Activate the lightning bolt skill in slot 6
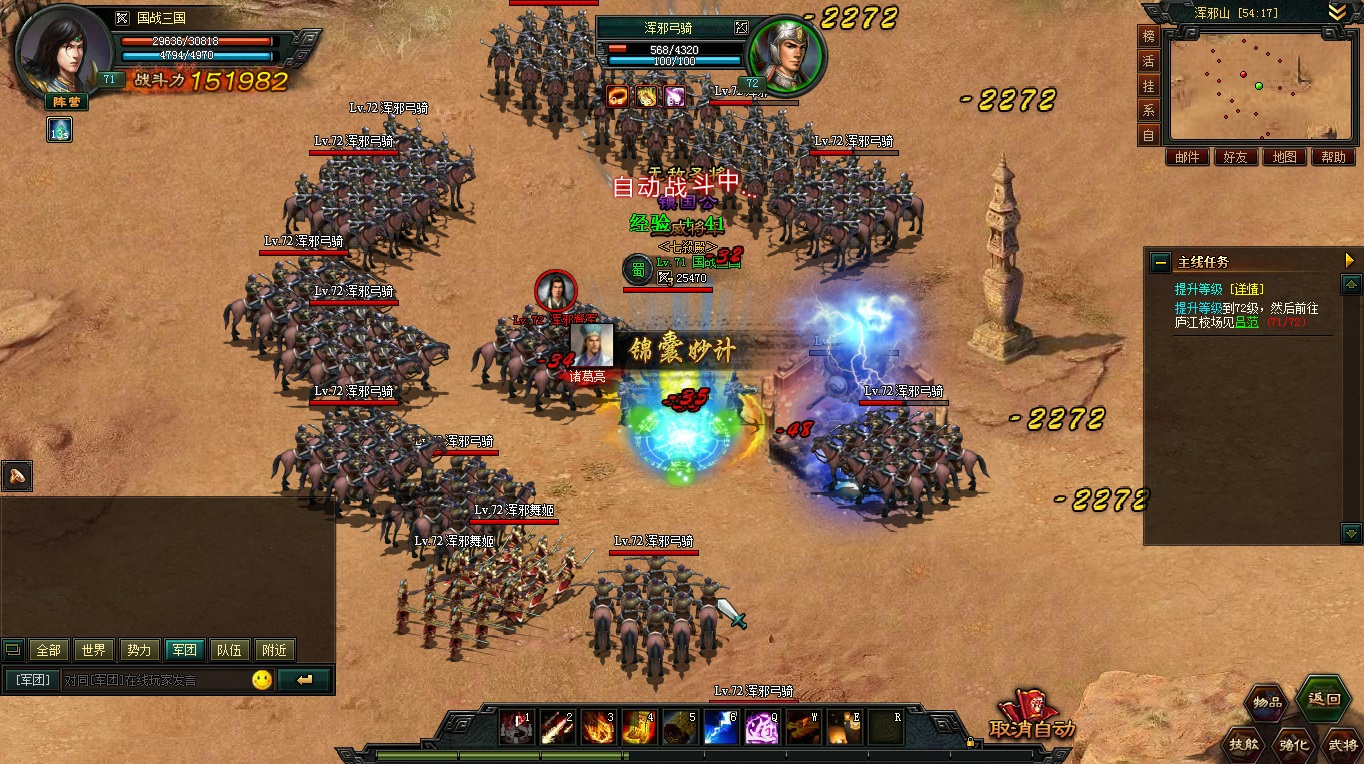The height and width of the screenshot is (764, 1364). (721, 727)
